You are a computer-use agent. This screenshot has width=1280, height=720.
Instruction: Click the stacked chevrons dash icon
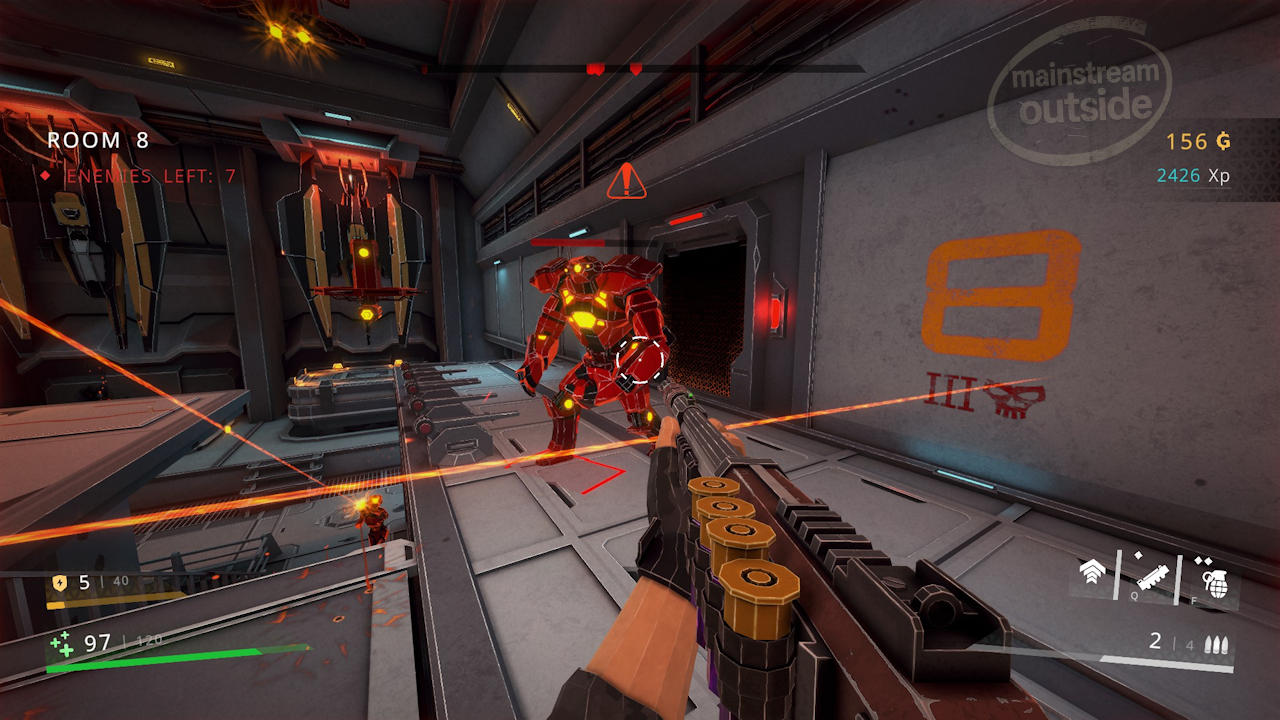(x=1093, y=574)
